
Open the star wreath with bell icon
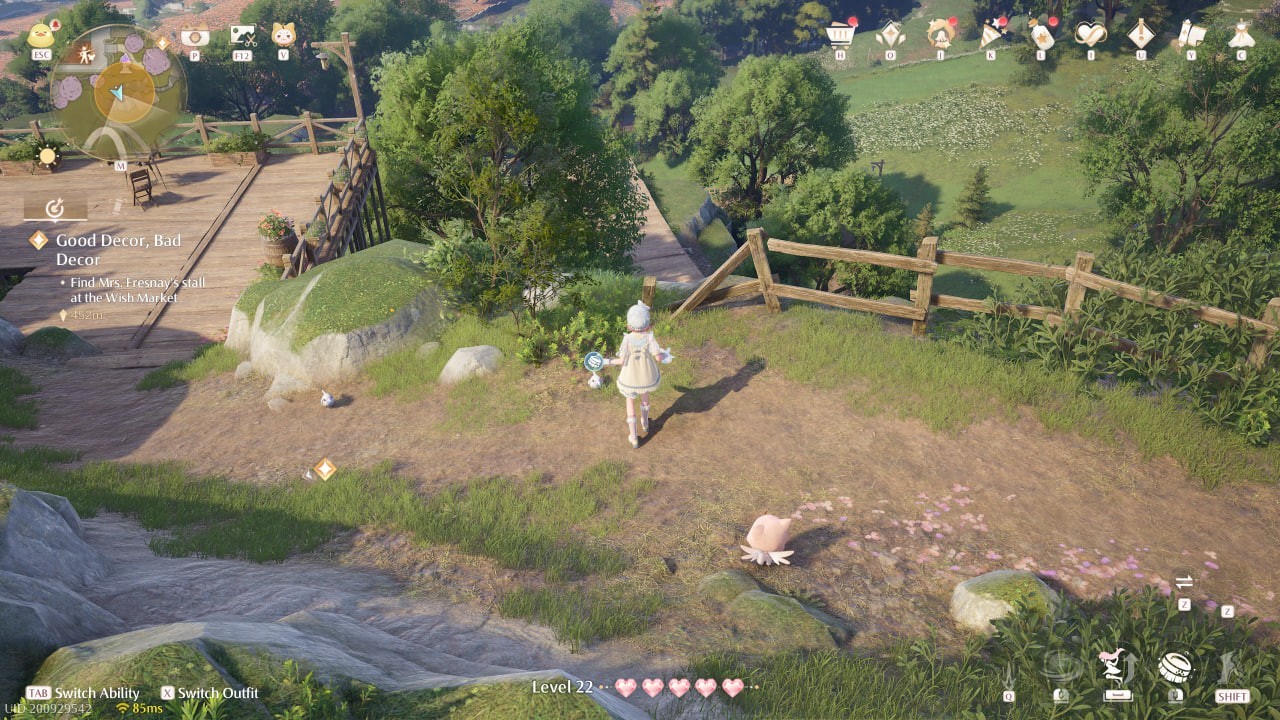coord(940,35)
